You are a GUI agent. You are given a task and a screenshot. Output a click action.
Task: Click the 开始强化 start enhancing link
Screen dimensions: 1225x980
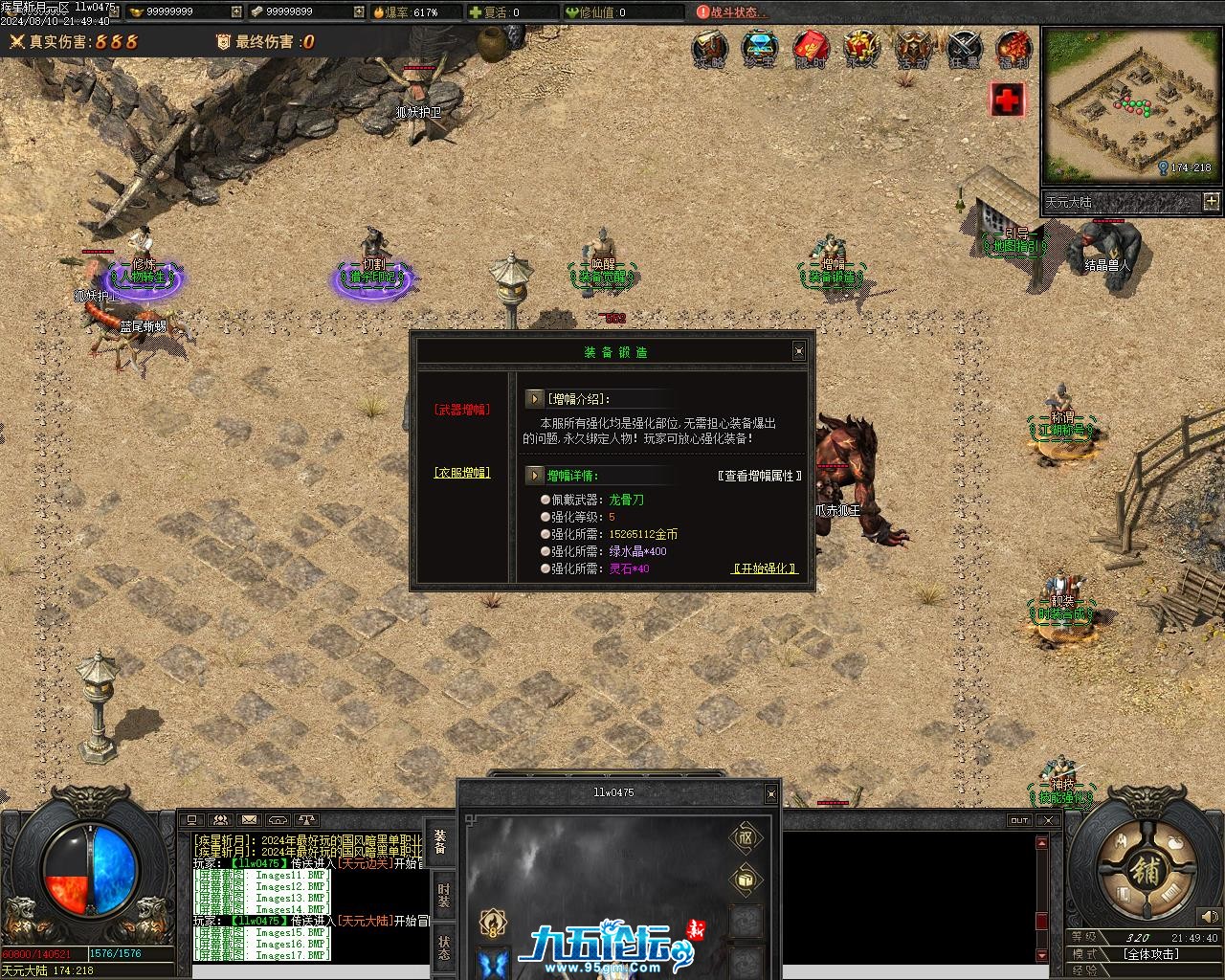[764, 568]
